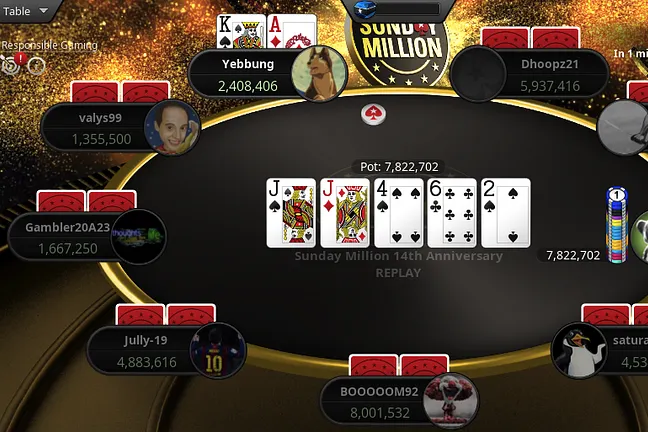Open the Table dropdown menu
The width and height of the screenshot is (648, 432).
[27, 12]
